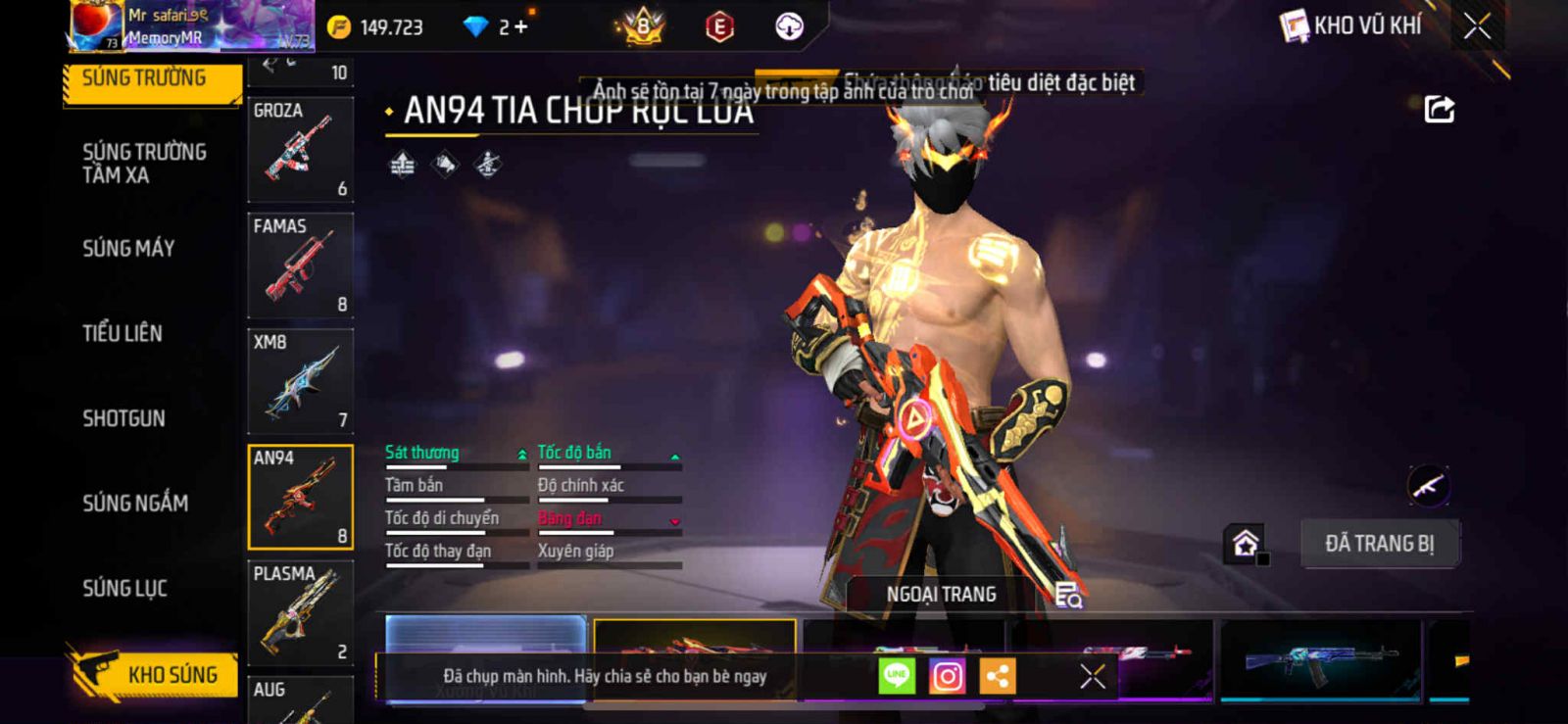Add diamonds with the plus button
The image size is (1568, 724).
pyautogui.click(x=520, y=27)
